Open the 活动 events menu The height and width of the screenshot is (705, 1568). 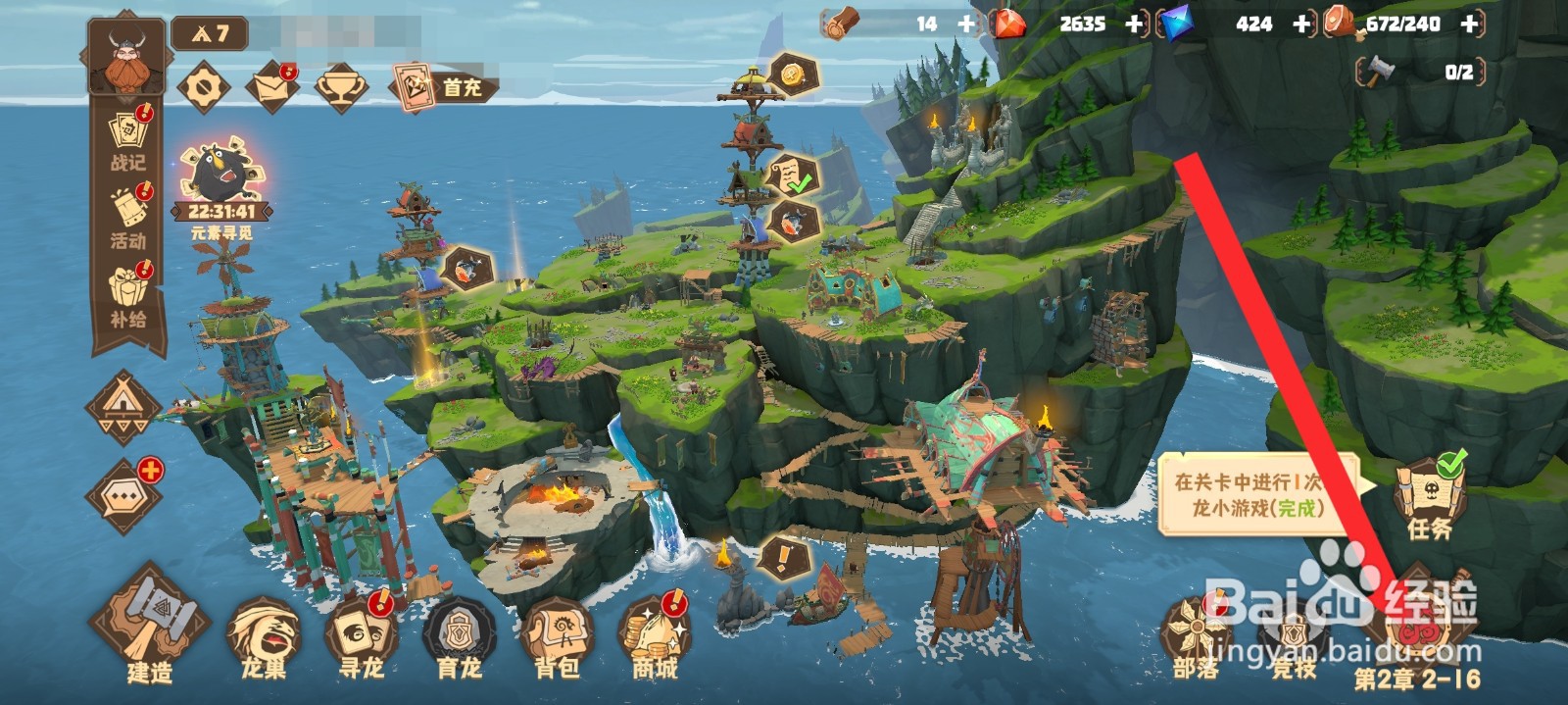[x=128, y=218]
